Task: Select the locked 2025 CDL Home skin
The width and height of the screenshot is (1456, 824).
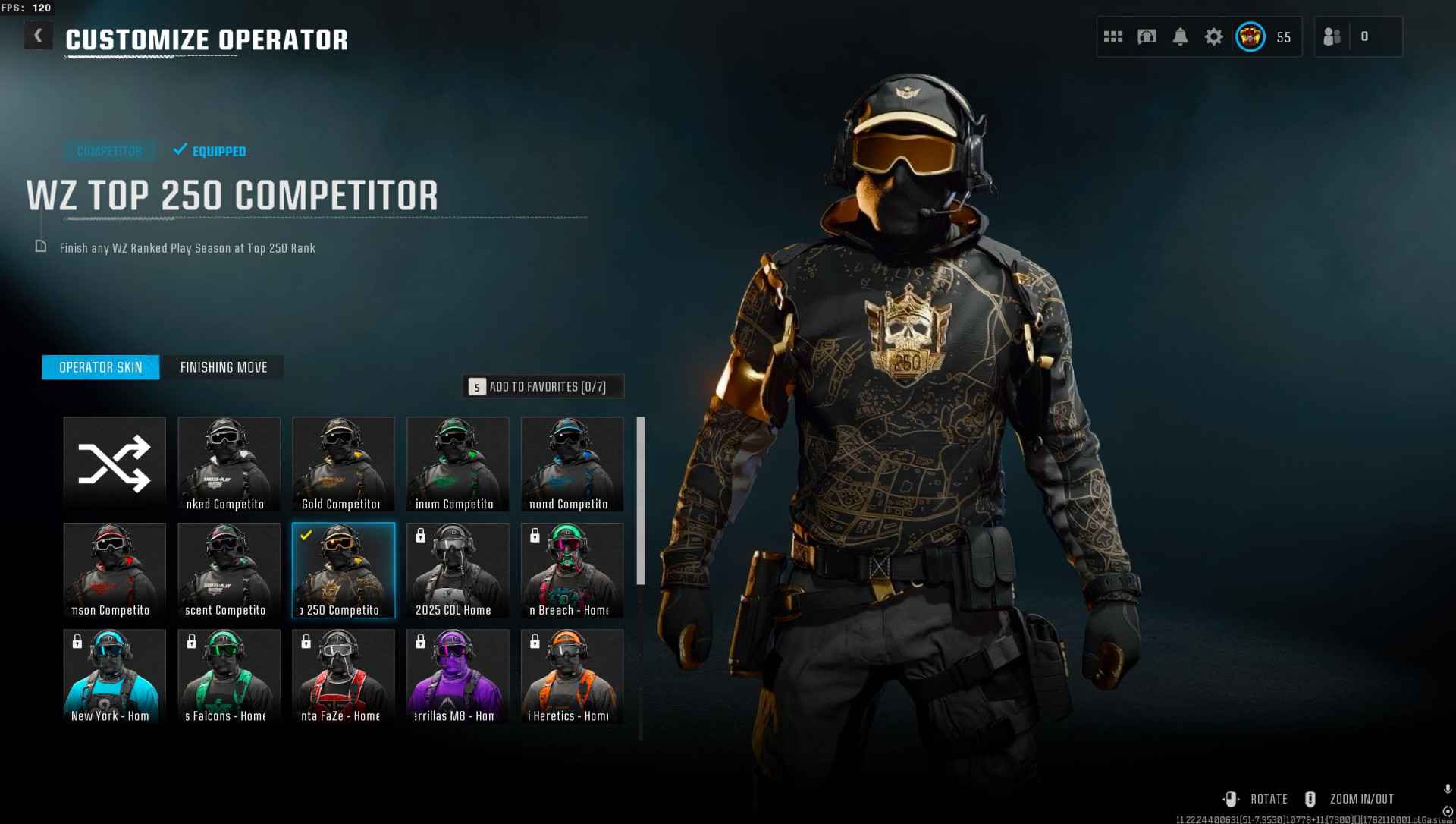Action: pos(457,570)
